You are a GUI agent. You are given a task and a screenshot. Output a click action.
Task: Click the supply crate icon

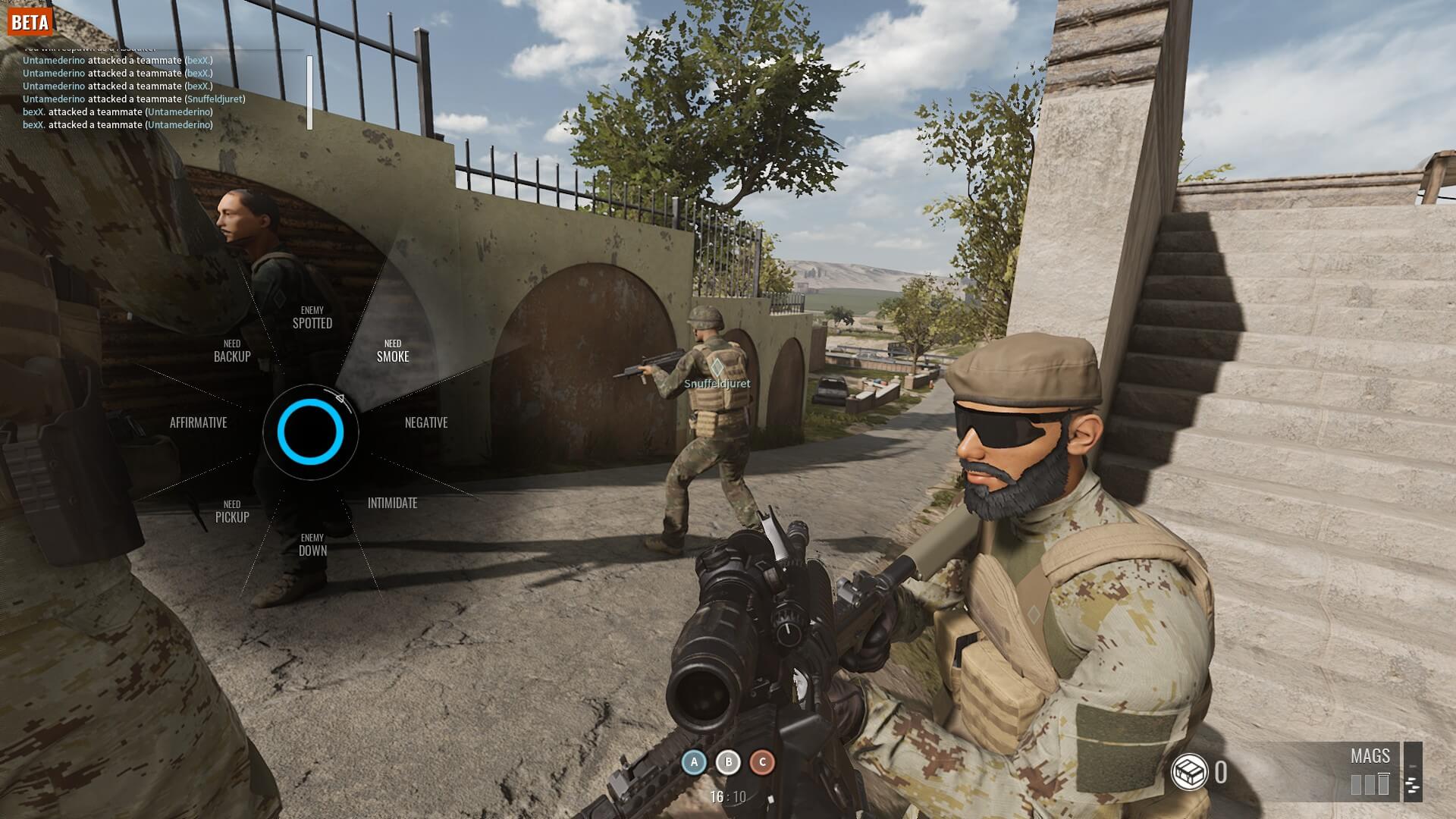coord(1189,773)
